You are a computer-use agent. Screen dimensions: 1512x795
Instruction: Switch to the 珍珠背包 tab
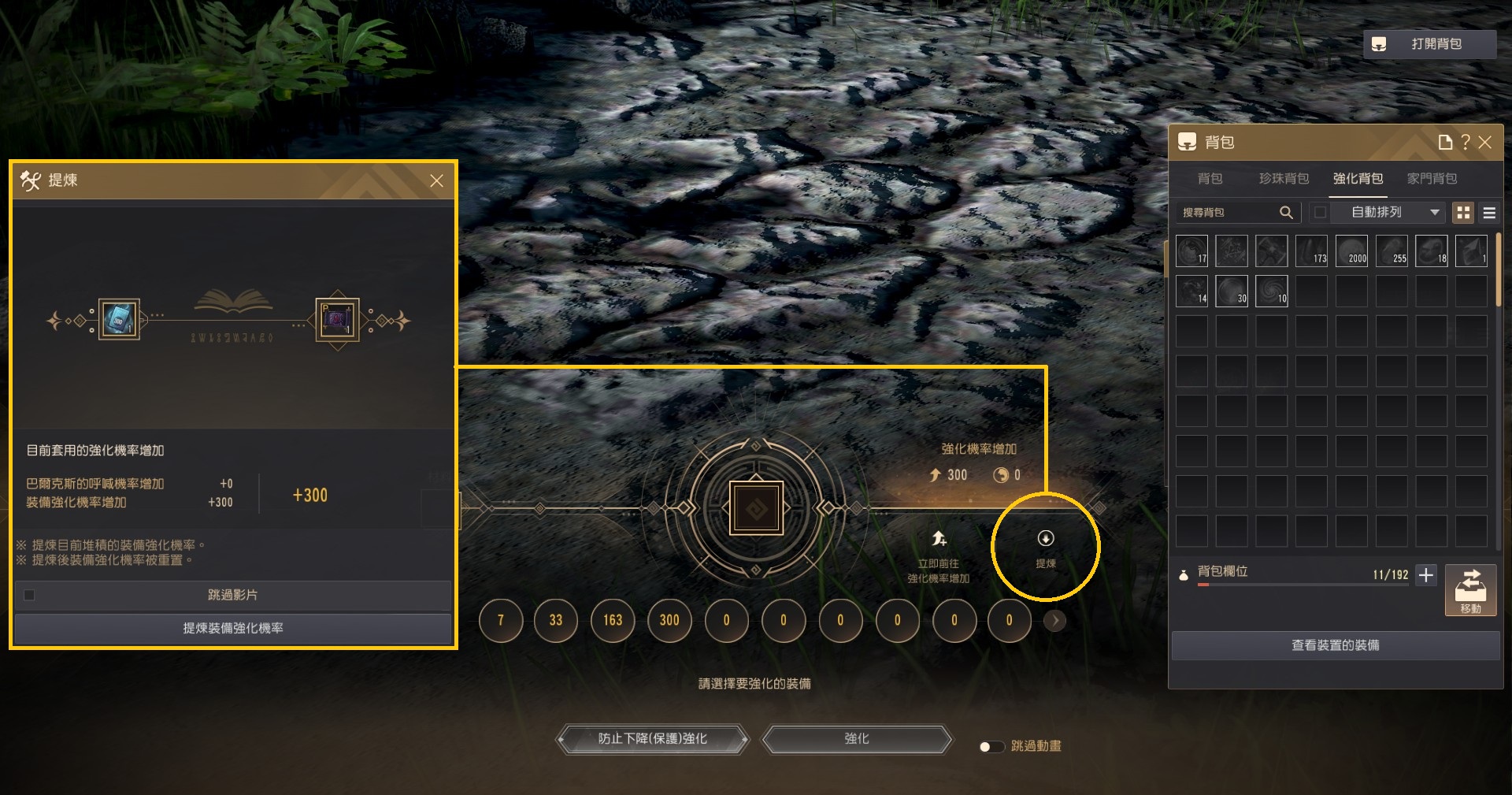(1284, 179)
